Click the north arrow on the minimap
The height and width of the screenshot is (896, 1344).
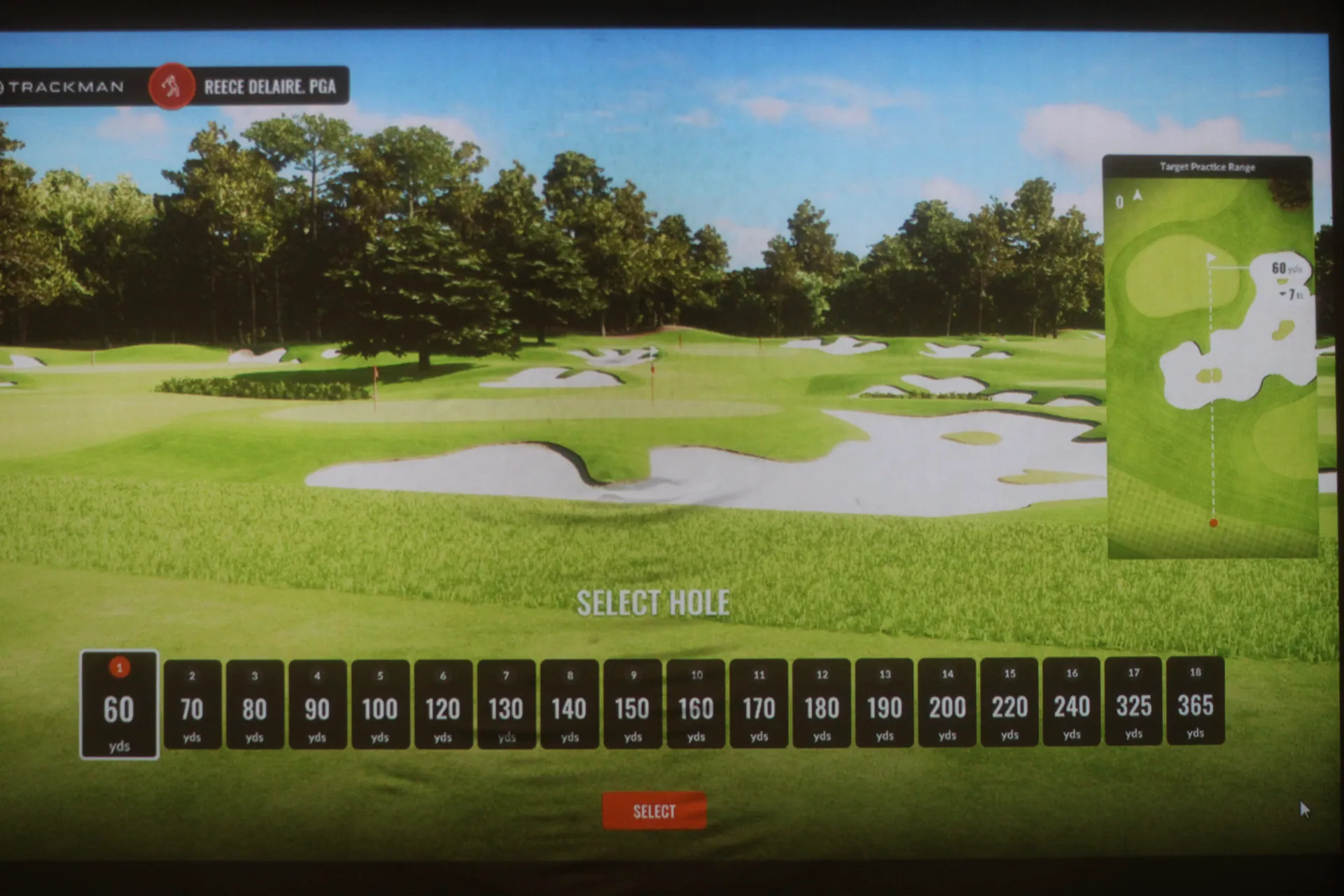(1139, 196)
